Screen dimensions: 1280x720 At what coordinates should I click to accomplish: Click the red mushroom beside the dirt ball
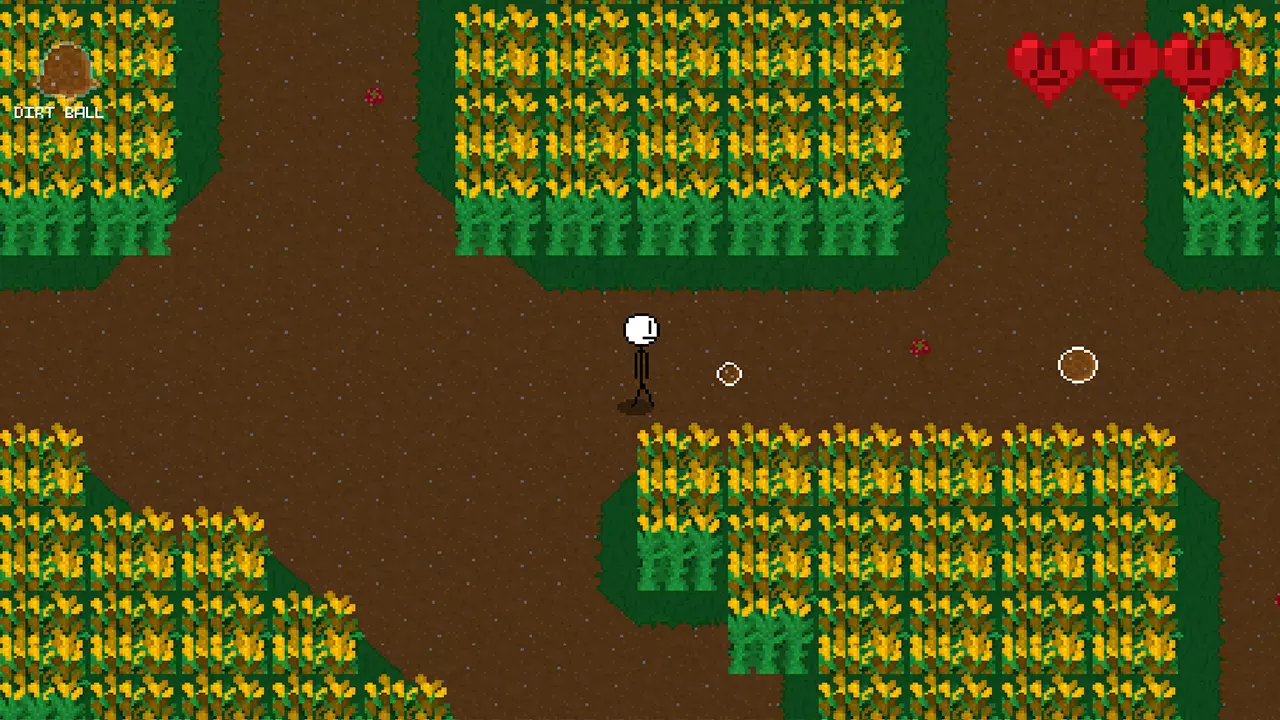pyautogui.click(x=919, y=347)
